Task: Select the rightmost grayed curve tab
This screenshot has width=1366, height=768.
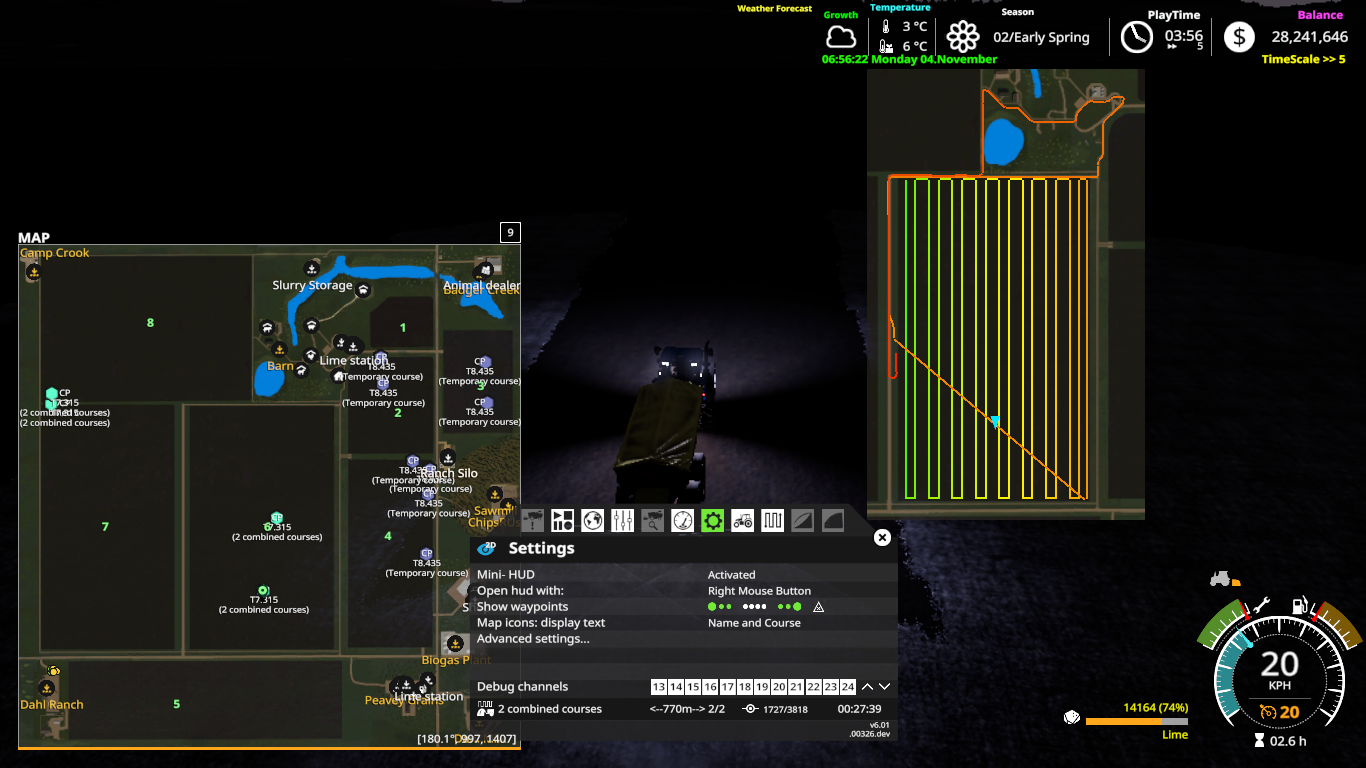Action: pyautogui.click(x=832, y=520)
